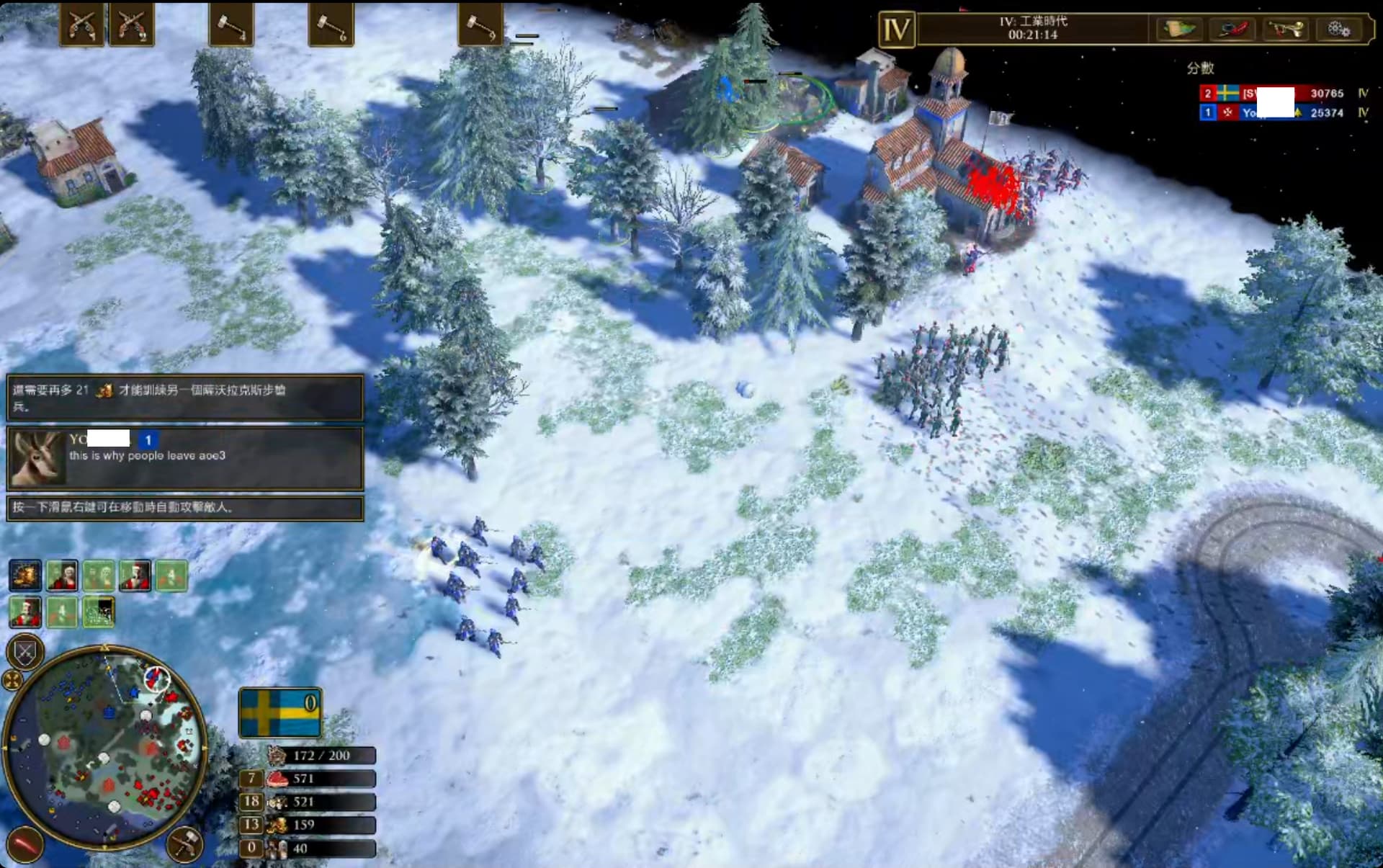The image size is (1383, 868).
Task: Click the hammer and musket minimap button
Action: click(184, 844)
